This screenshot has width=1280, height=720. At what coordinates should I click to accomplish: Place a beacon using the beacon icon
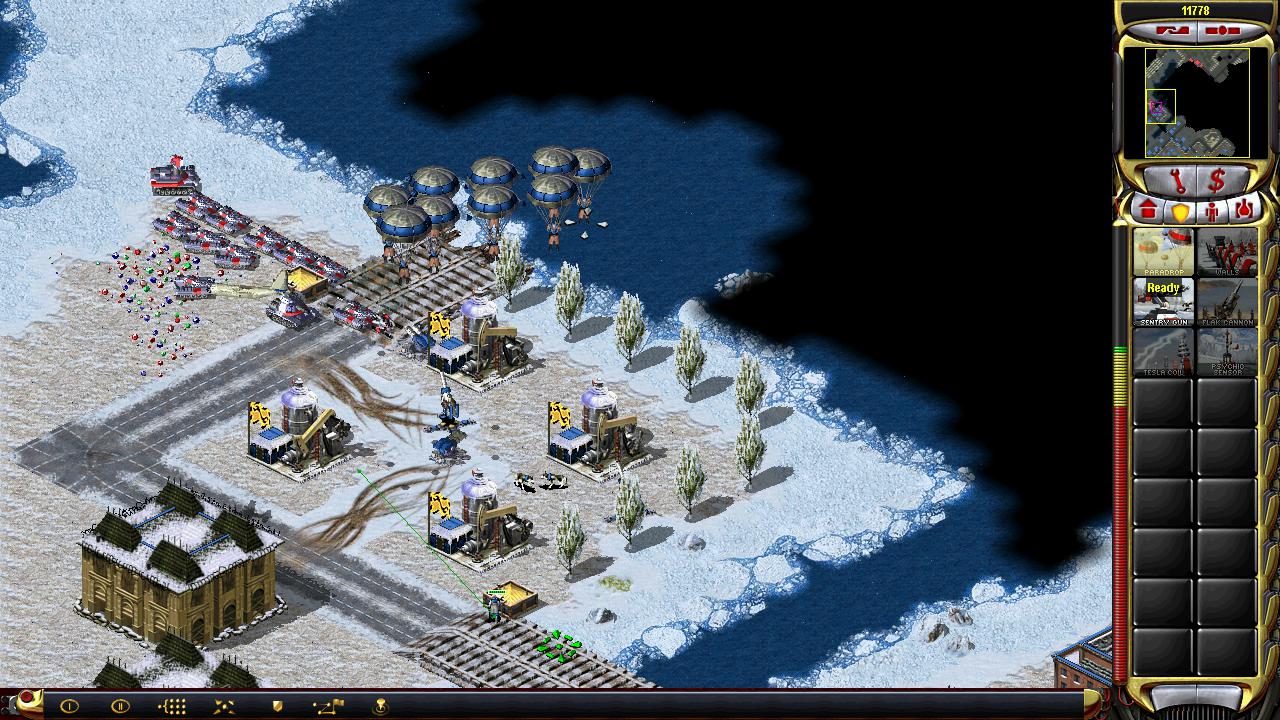[x=381, y=706]
